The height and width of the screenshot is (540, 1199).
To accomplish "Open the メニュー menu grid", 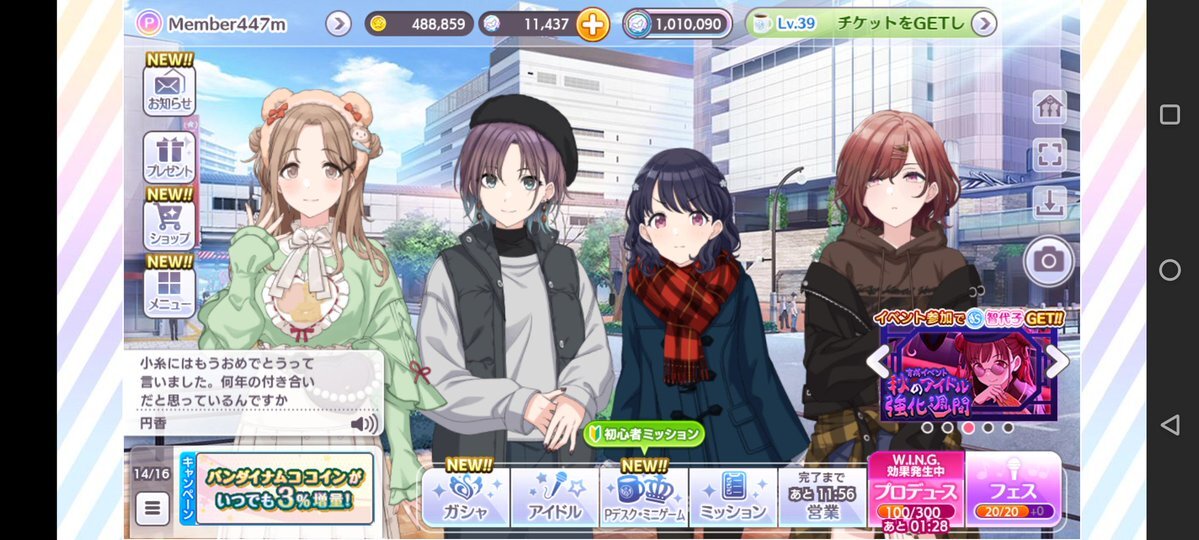I will click(169, 288).
